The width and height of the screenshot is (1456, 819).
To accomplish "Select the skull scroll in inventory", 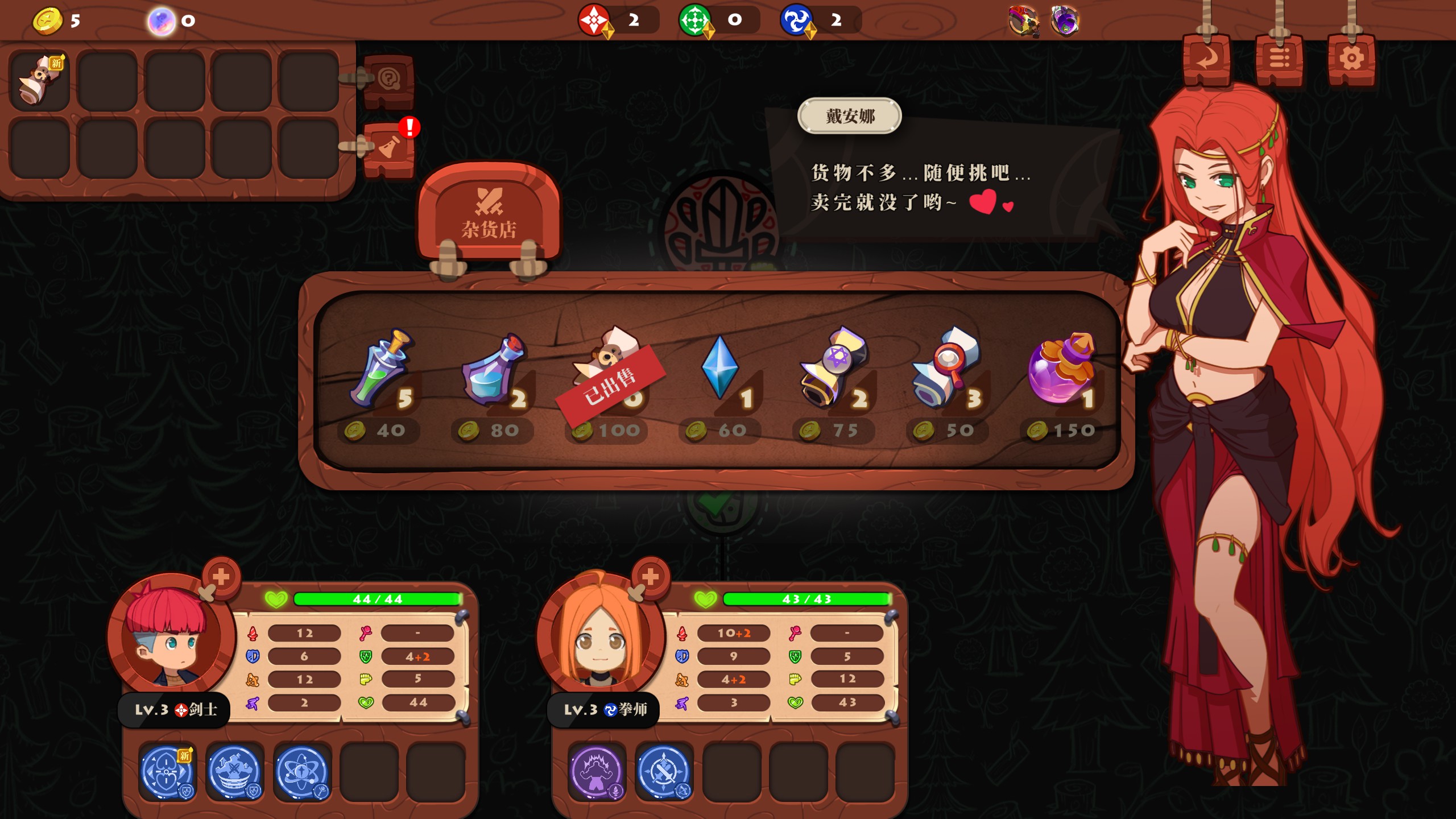I will pyautogui.click(x=40, y=81).
